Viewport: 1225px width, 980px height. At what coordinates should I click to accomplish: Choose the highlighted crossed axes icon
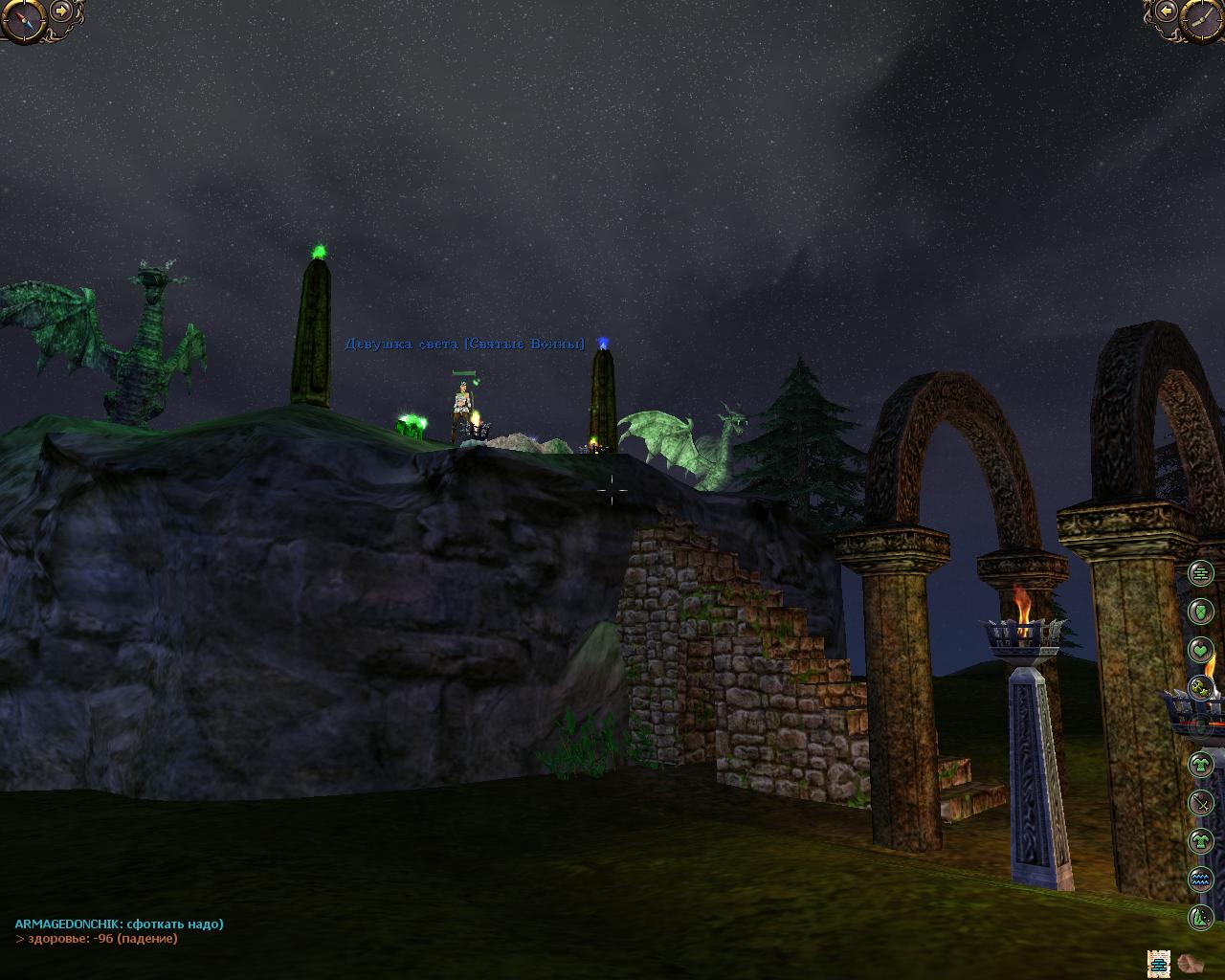(1200, 687)
